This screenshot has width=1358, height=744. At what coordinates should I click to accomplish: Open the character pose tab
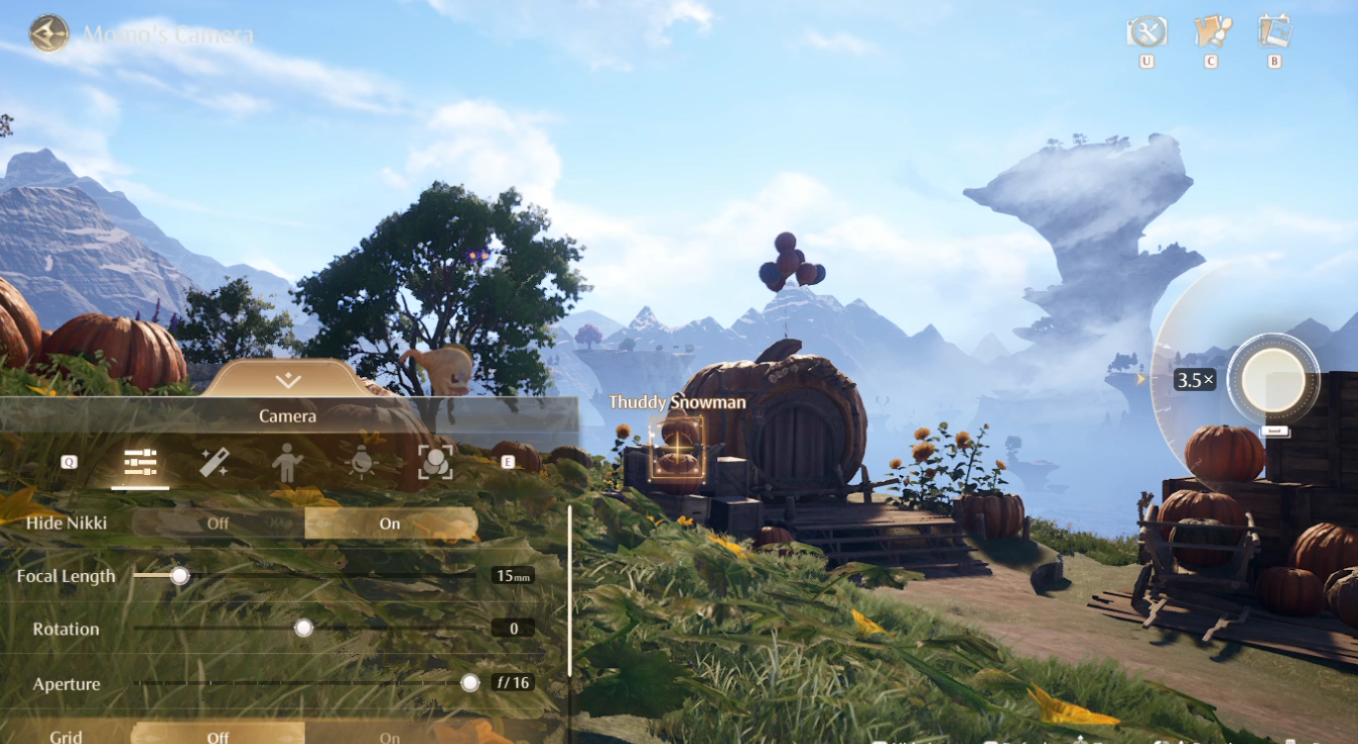[287, 462]
